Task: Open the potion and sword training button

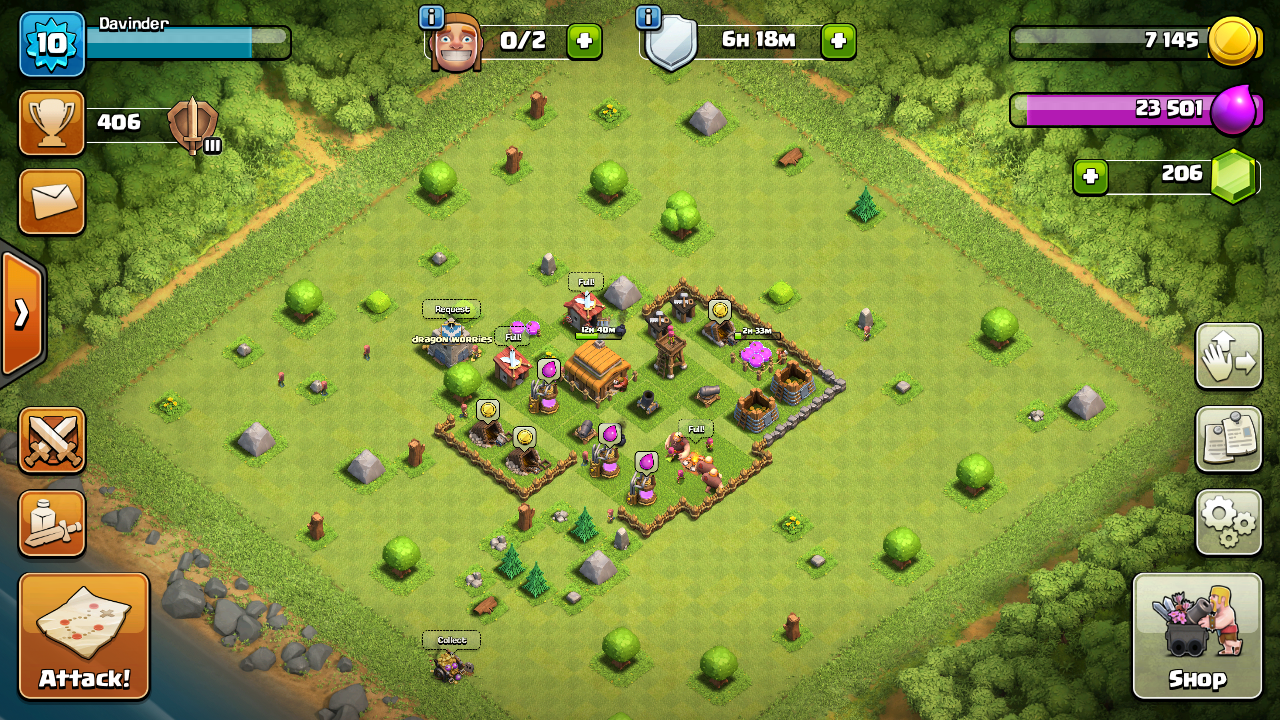Action: (52, 522)
